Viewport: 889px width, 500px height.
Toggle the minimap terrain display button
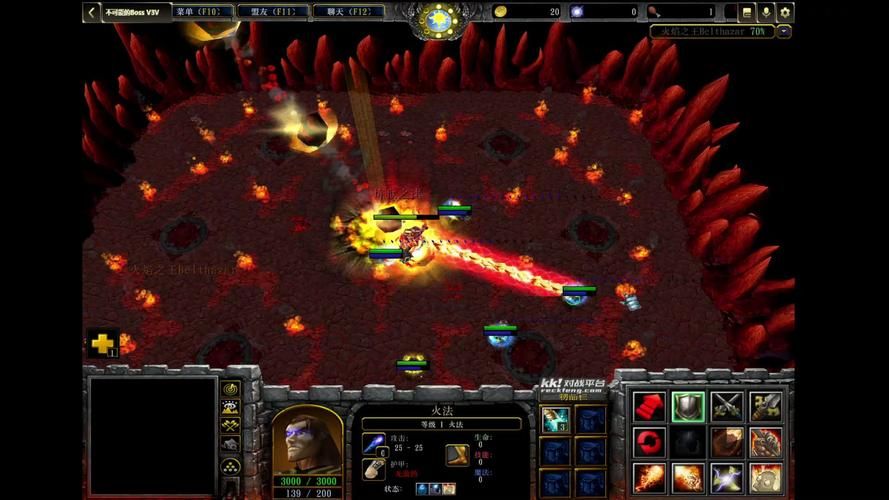[x=231, y=408]
